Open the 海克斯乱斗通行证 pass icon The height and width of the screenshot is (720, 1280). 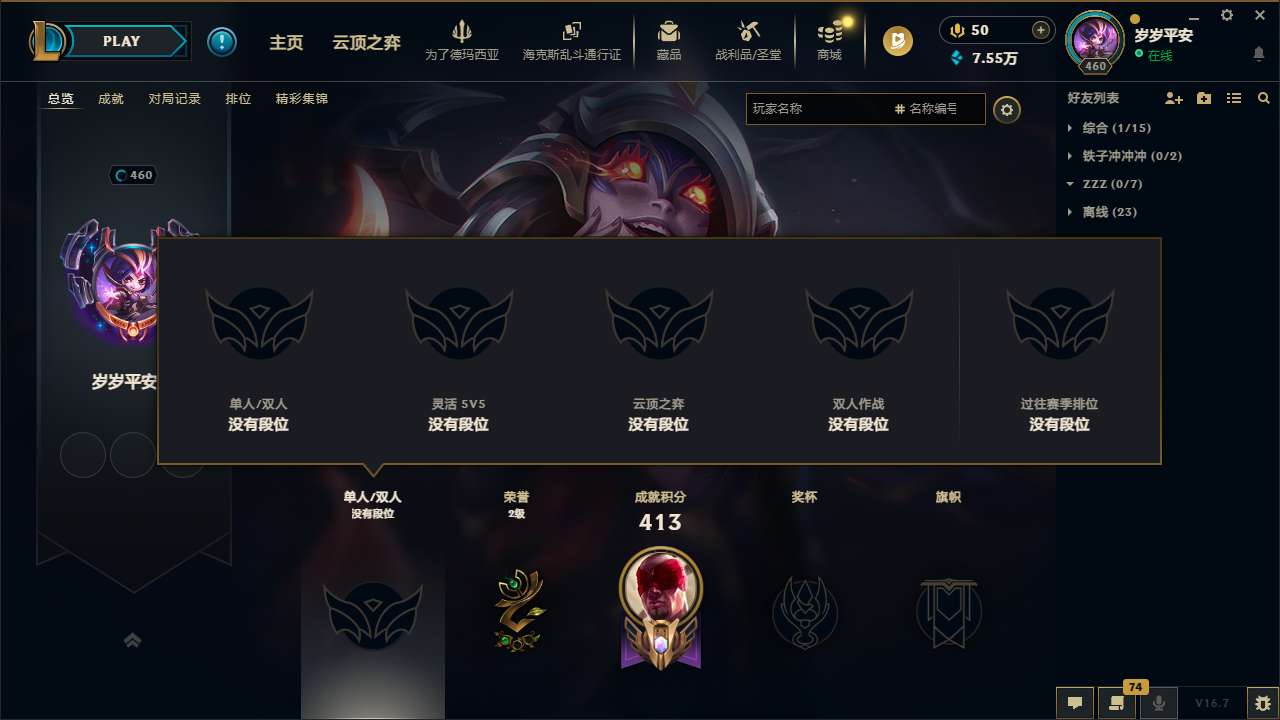coord(572,33)
